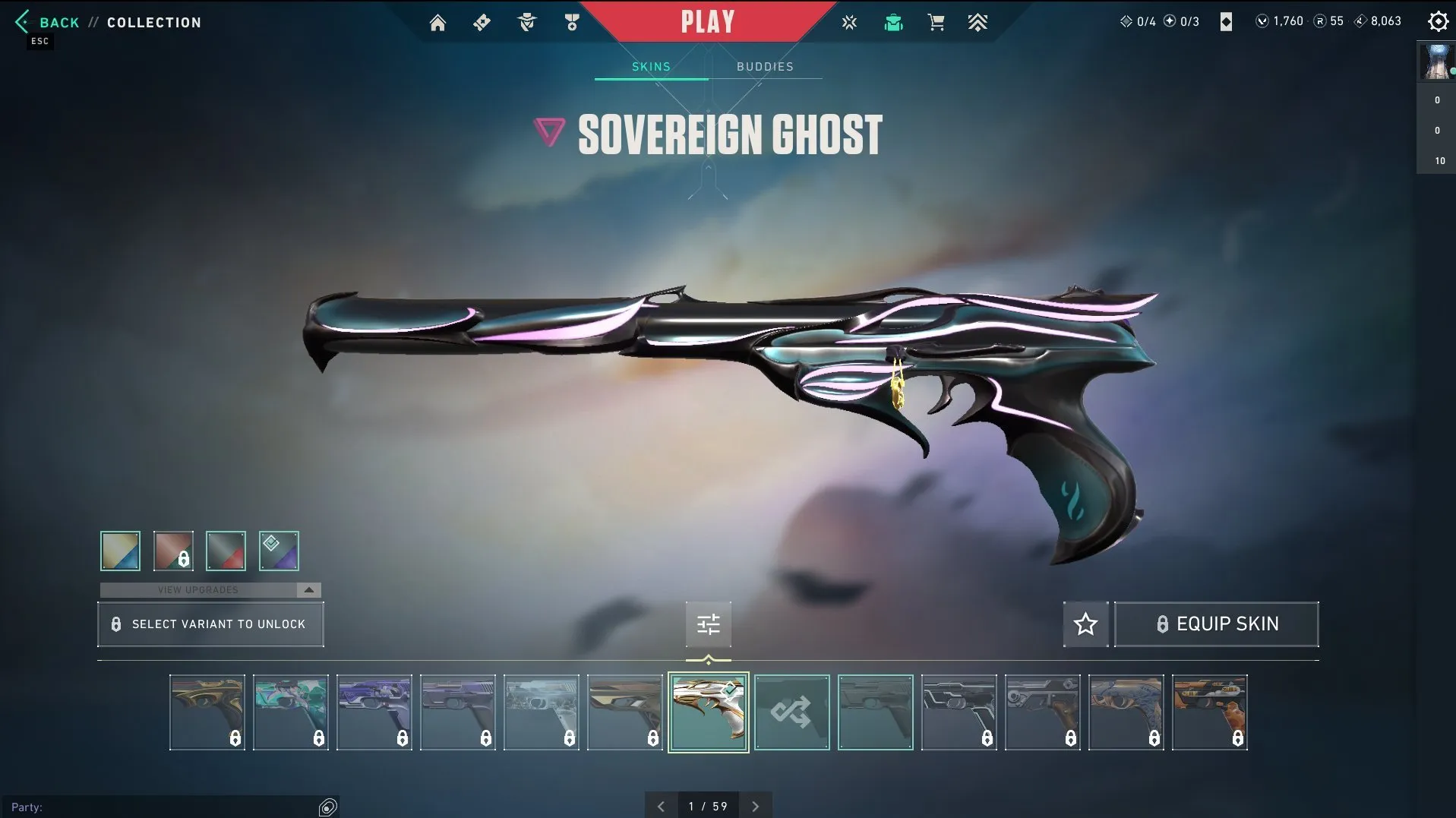Open the Home screen icon
This screenshot has width=1456, height=818.
(438, 22)
